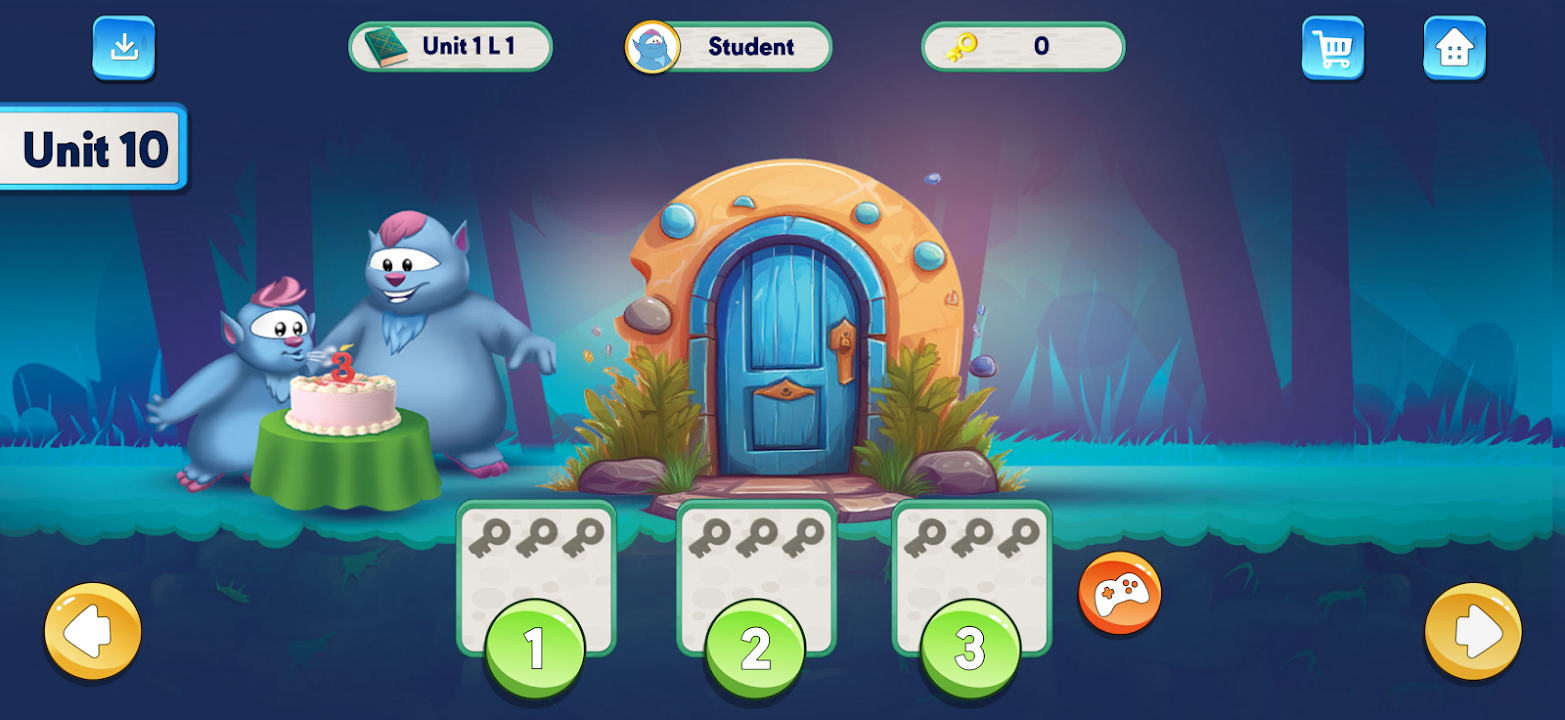Open the shopping cart store
Screen dimensions: 1565x720
(1332, 47)
